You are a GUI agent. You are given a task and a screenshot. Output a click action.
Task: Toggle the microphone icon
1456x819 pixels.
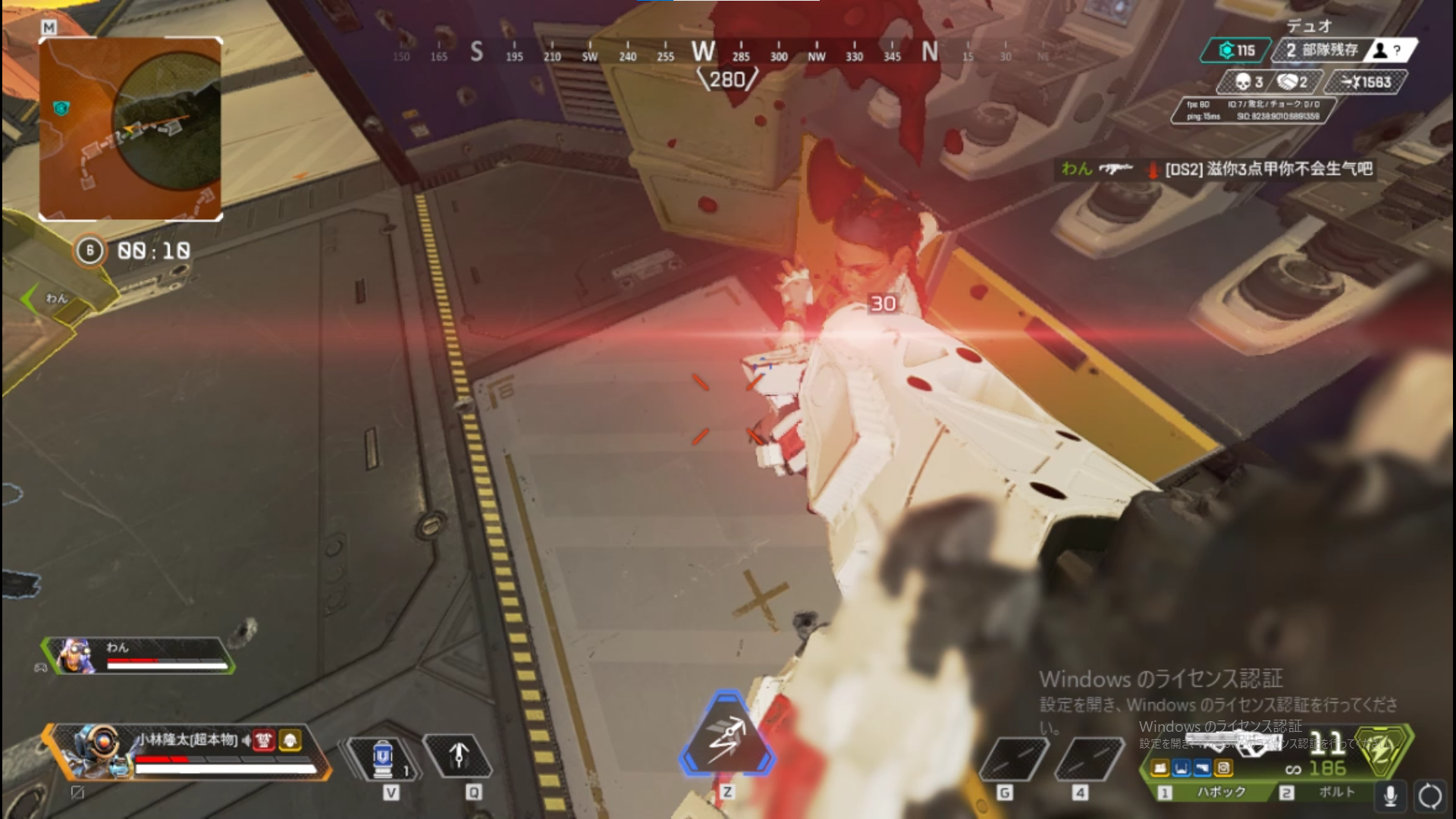(x=1390, y=795)
